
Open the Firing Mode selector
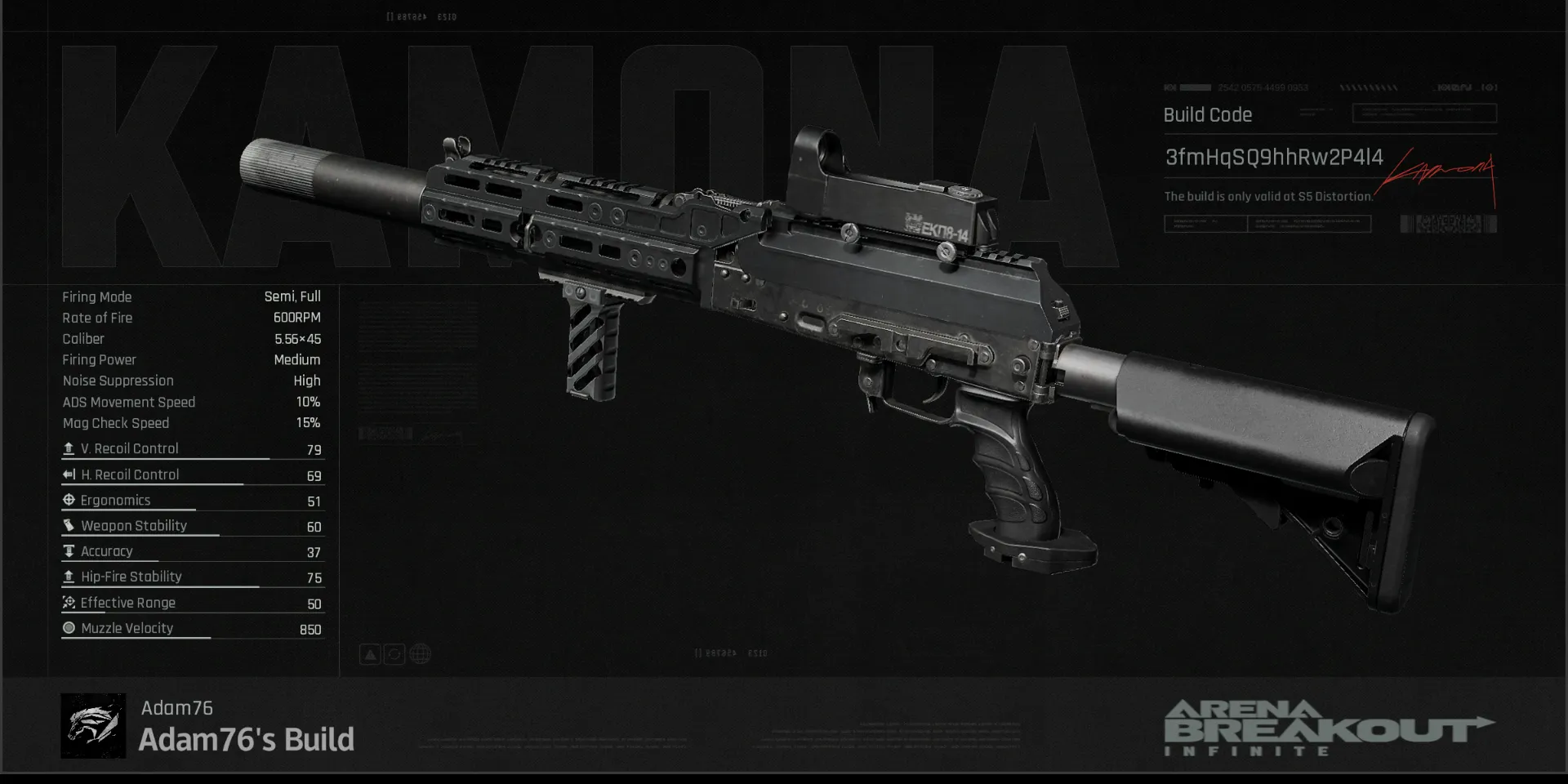pos(98,296)
